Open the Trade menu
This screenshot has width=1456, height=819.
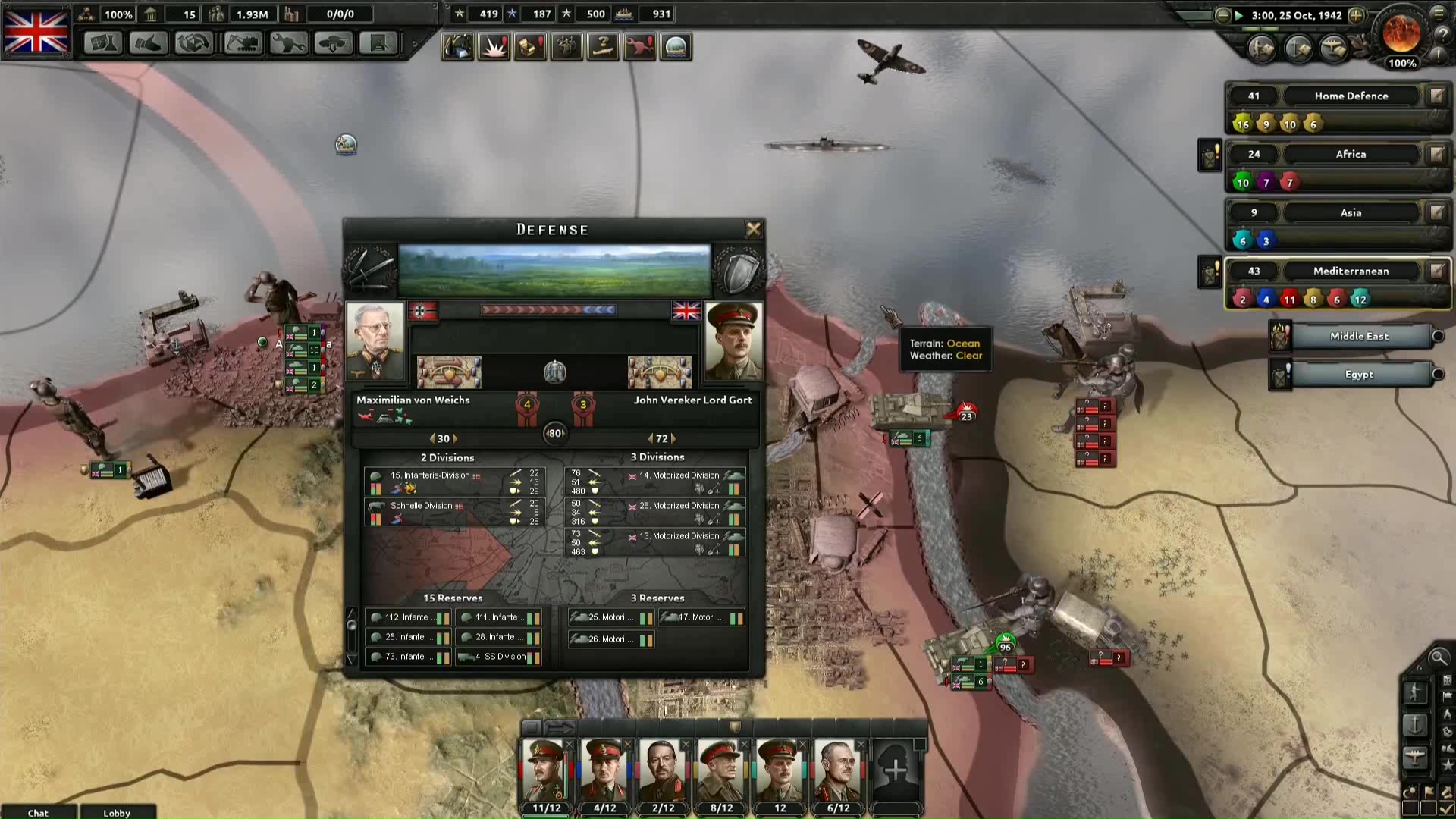(193, 44)
